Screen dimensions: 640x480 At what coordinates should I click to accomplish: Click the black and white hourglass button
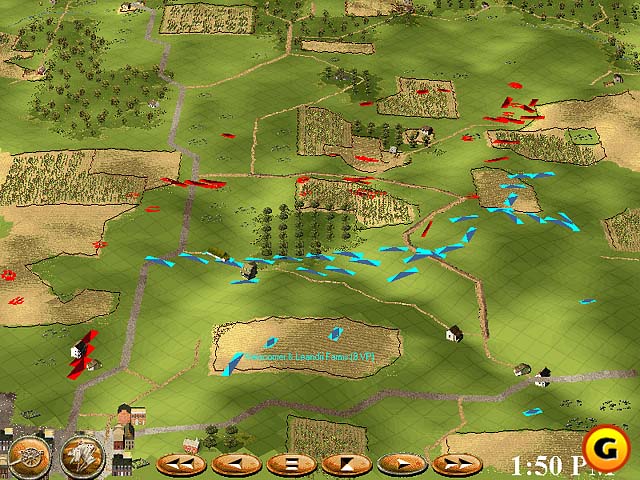pos(346,464)
